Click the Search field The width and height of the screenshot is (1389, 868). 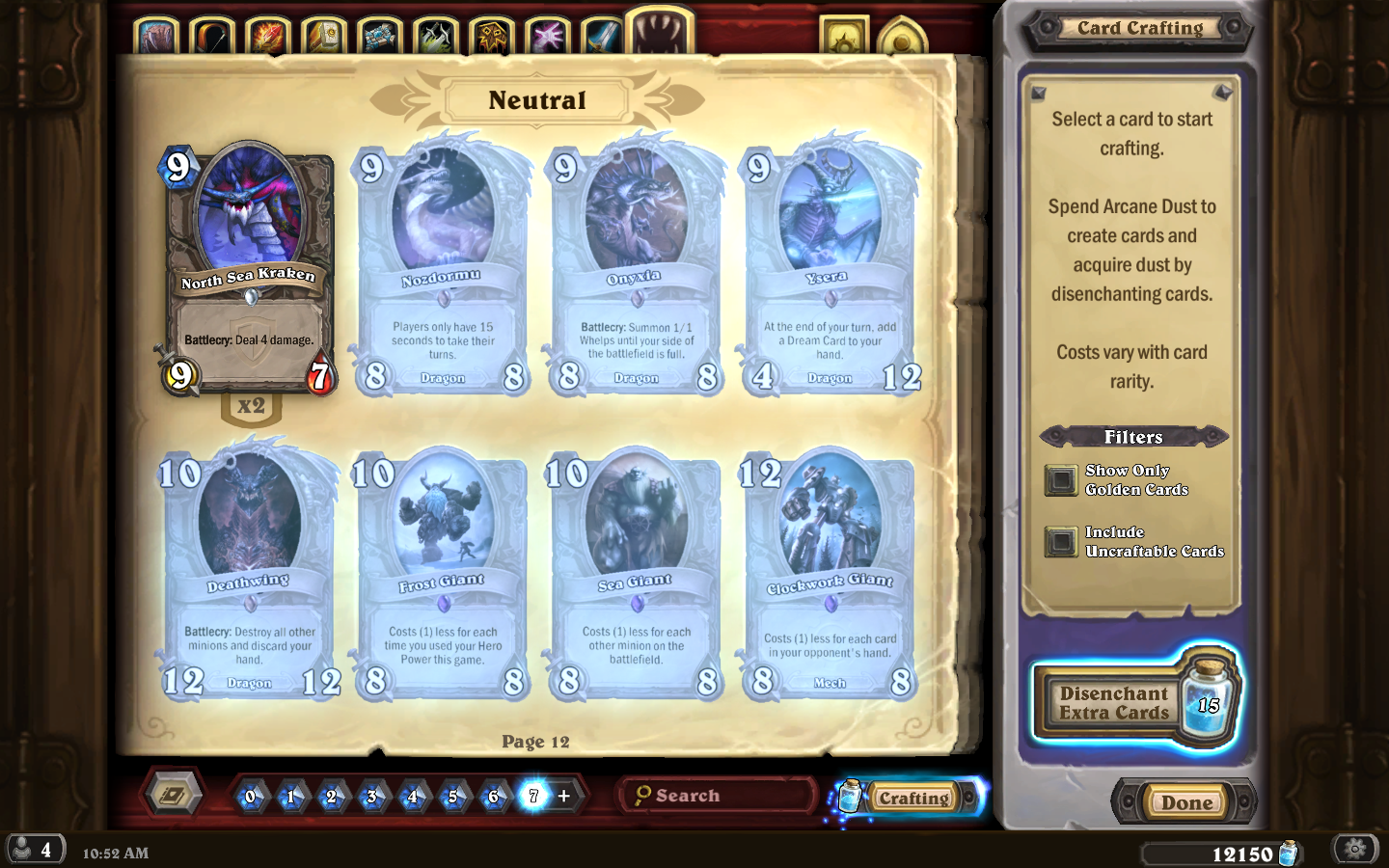[719, 796]
